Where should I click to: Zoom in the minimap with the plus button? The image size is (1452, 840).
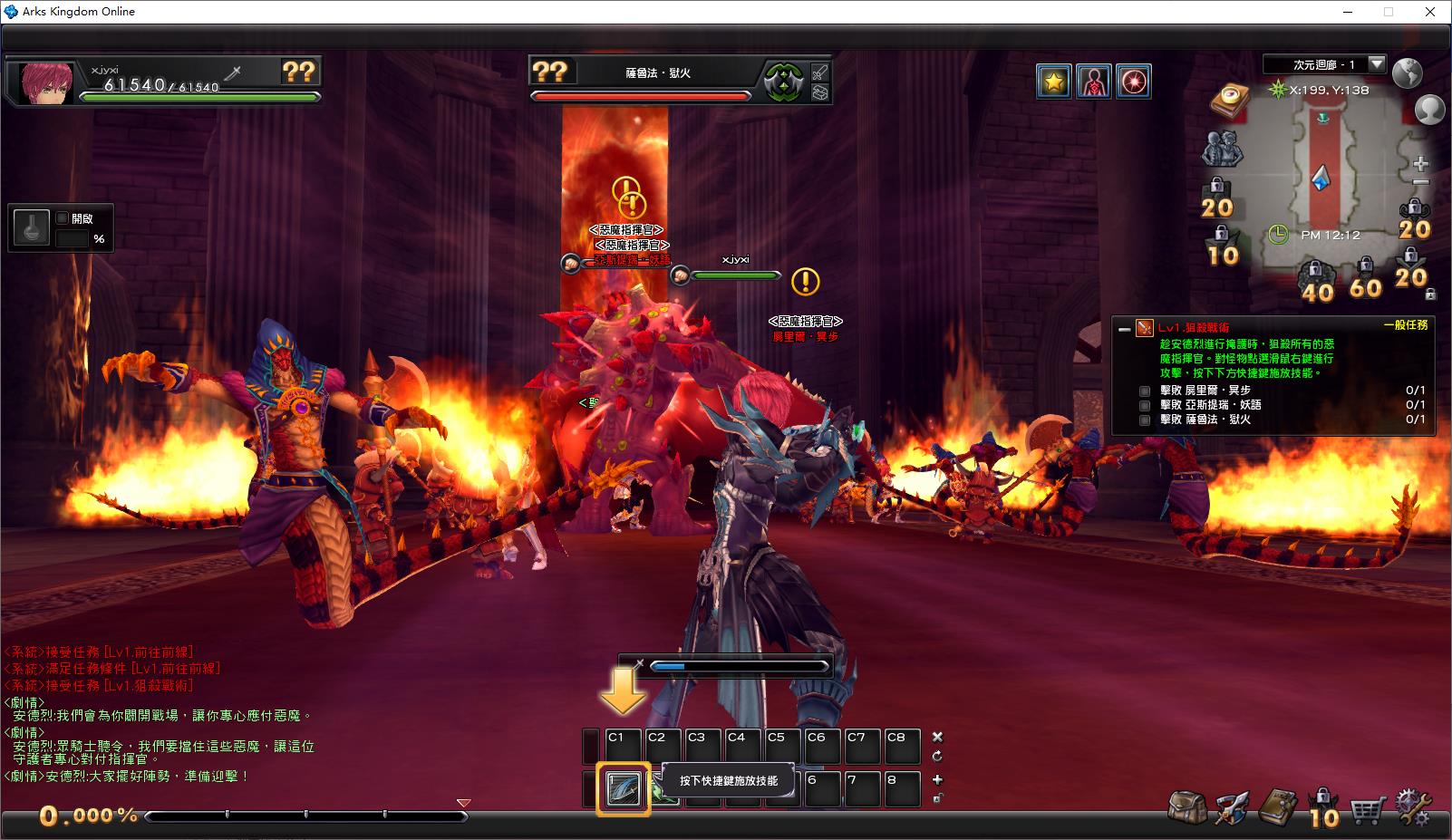pyautogui.click(x=1420, y=165)
